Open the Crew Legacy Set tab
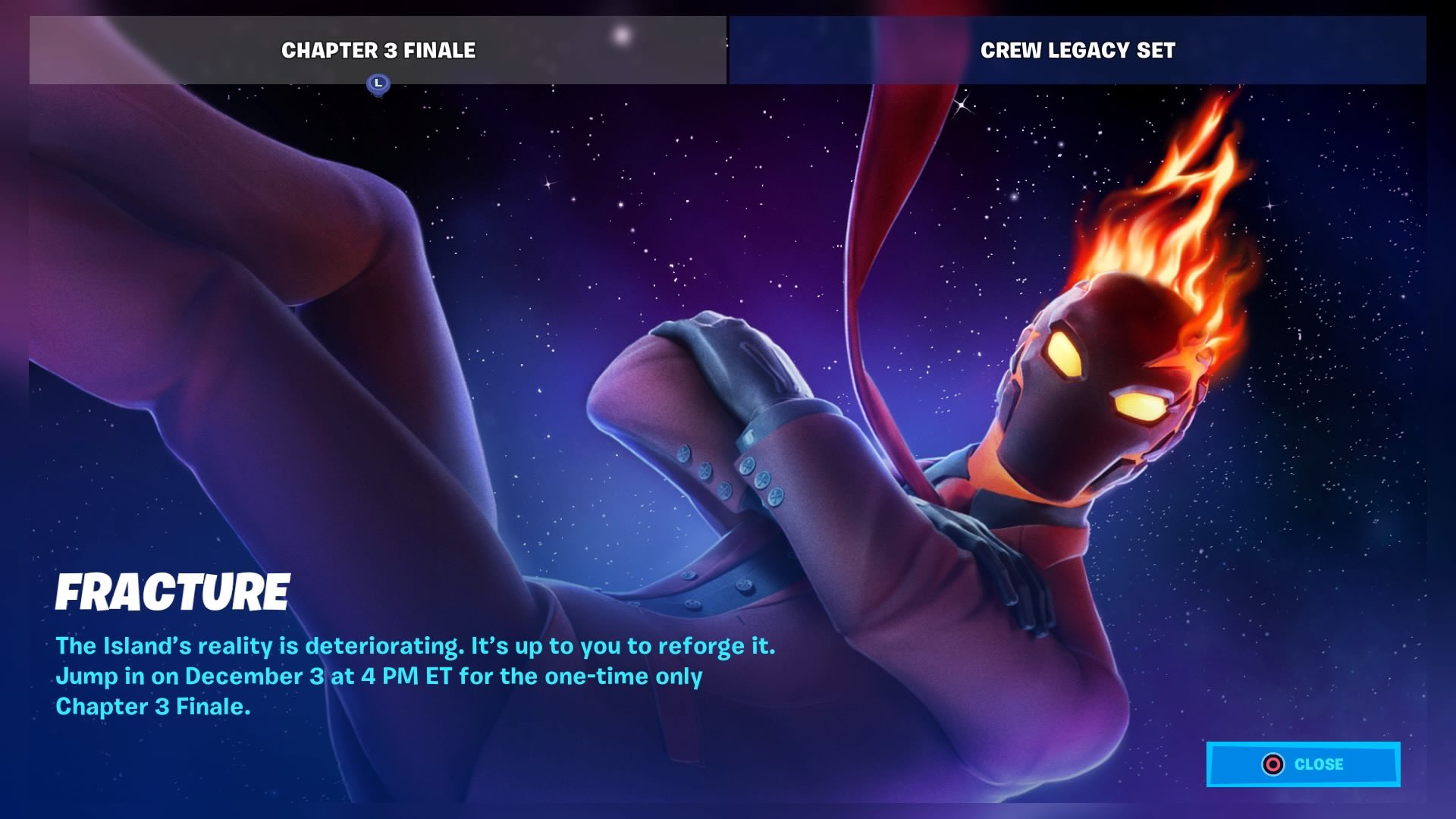Image resolution: width=1456 pixels, height=819 pixels. [x=1077, y=50]
